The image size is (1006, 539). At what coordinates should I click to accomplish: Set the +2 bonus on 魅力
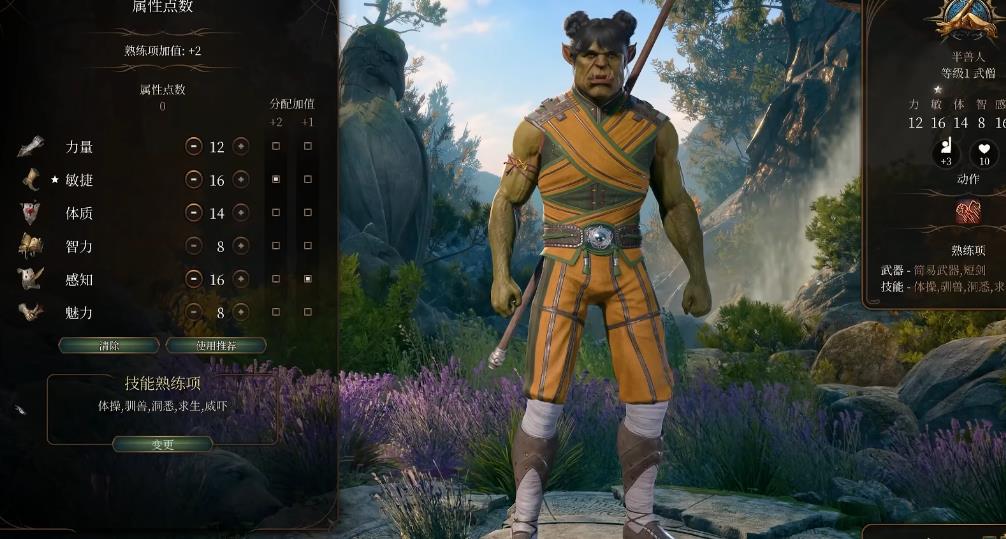[x=276, y=312]
